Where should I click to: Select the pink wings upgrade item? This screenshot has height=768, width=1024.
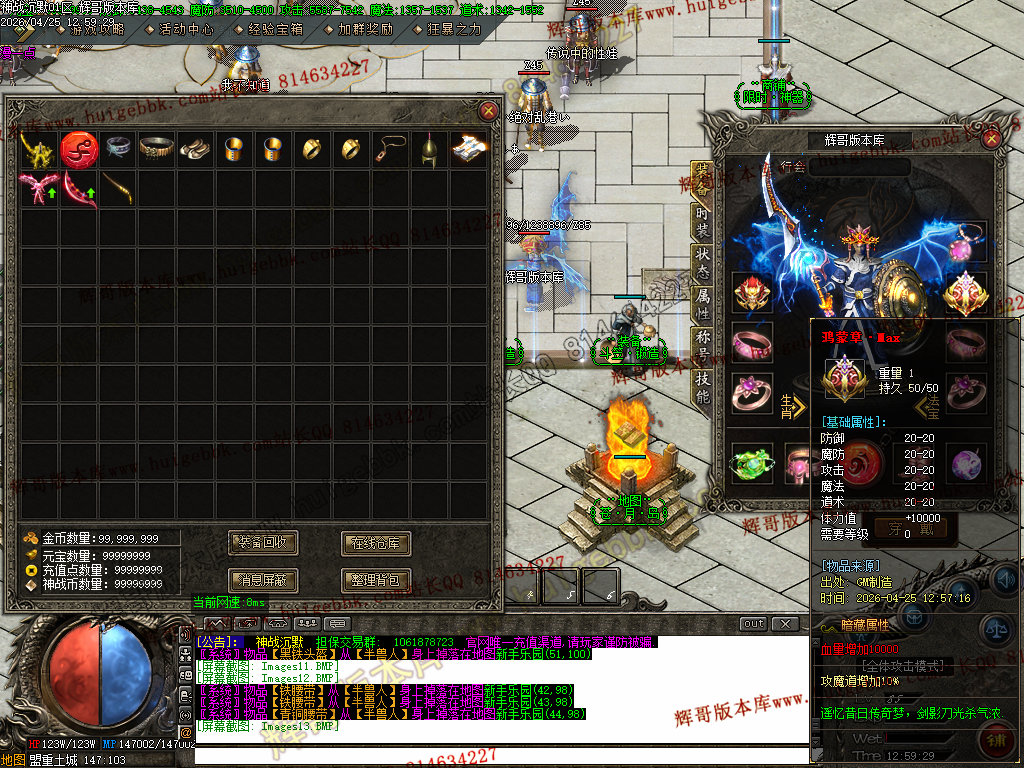38,188
